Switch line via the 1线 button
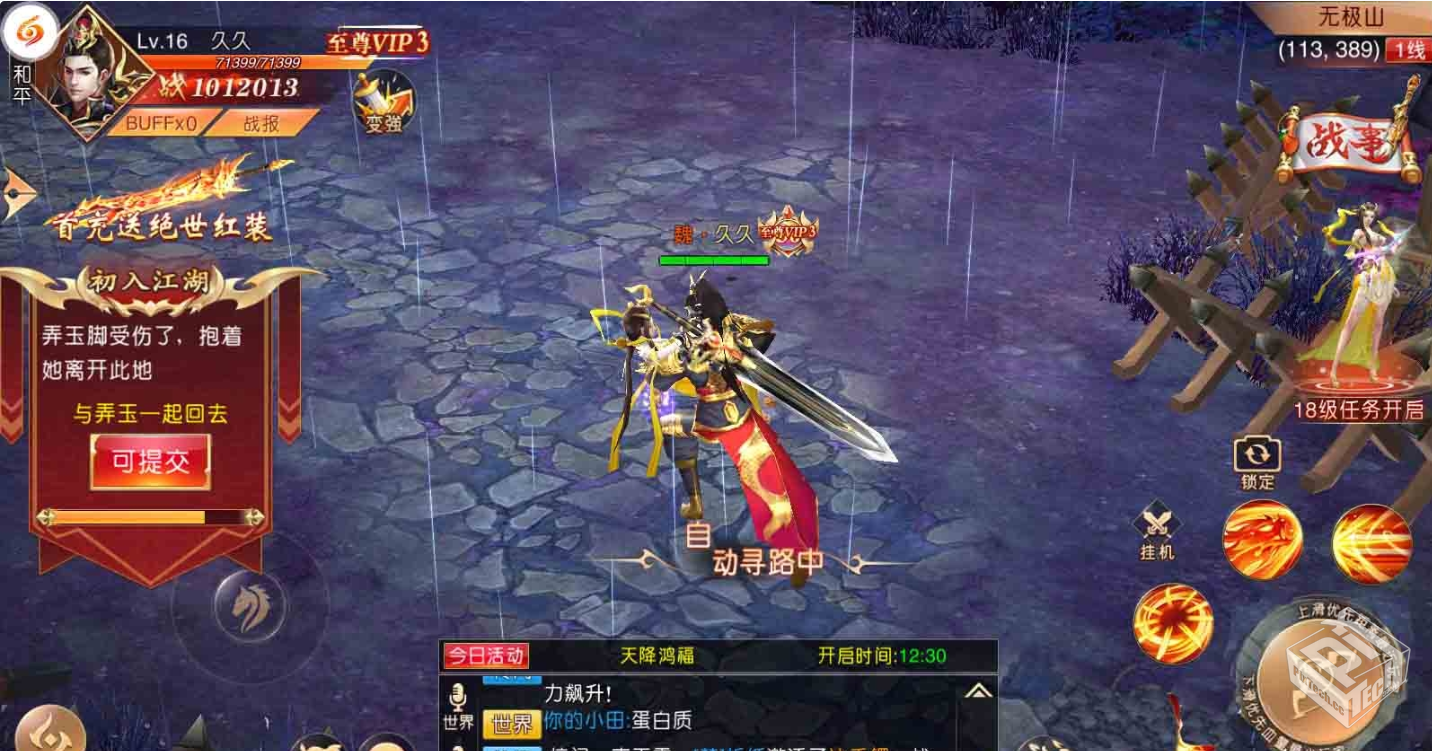Viewport: 1432px width, 751px height. (x=1409, y=50)
